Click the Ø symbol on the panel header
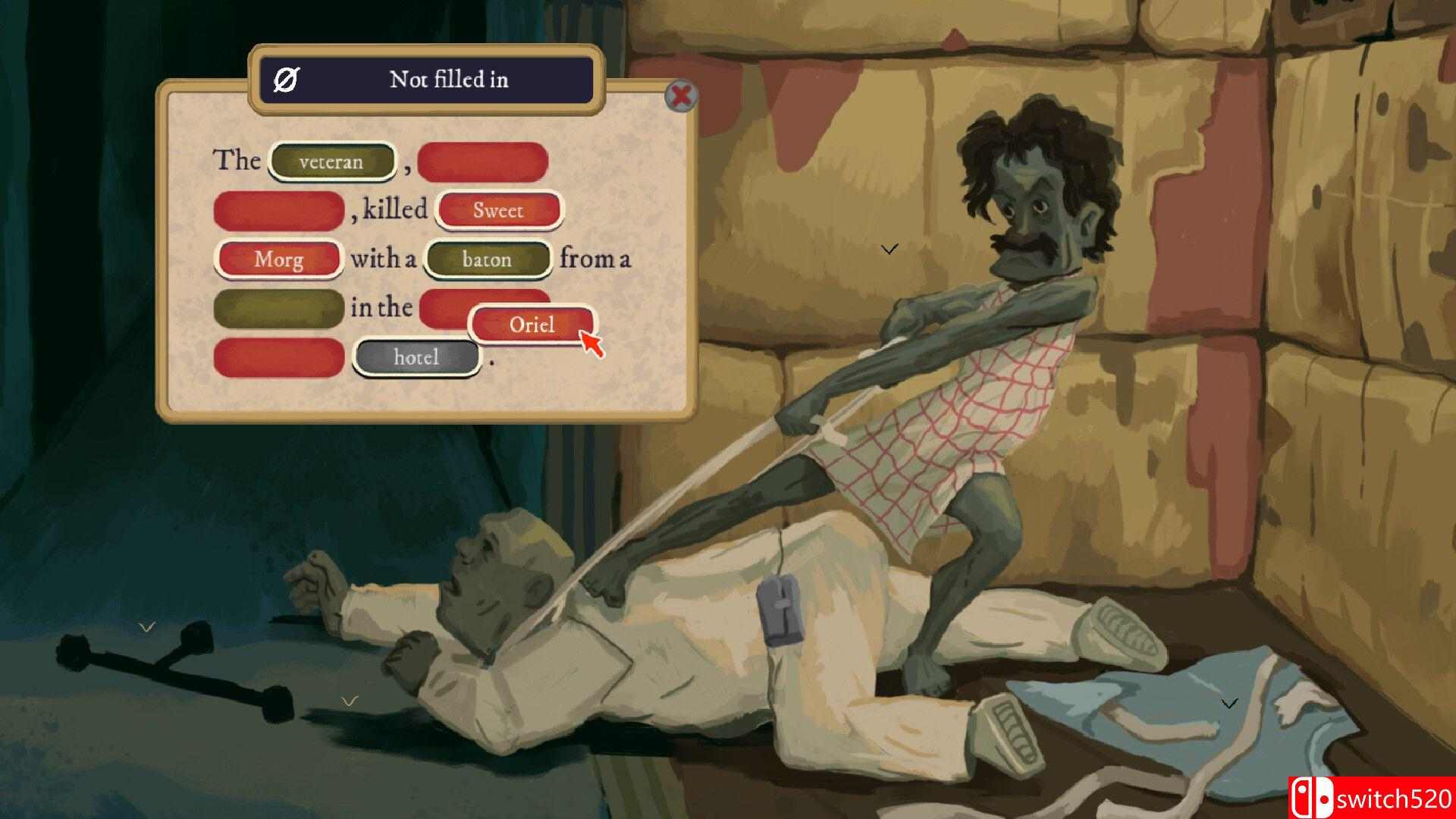Image resolution: width=1456 pixels, height=819 pixels. pos(286,80)
